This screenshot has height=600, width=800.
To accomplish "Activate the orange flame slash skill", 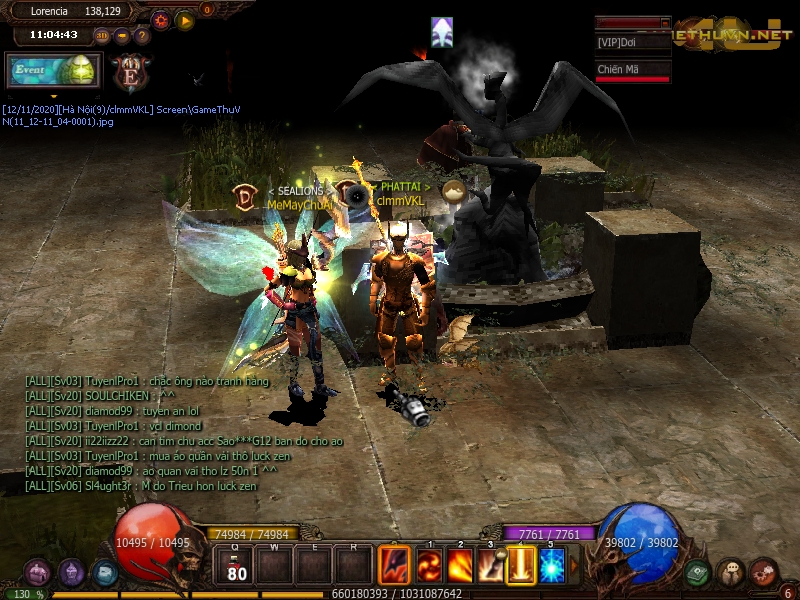I will click(460, 567).
